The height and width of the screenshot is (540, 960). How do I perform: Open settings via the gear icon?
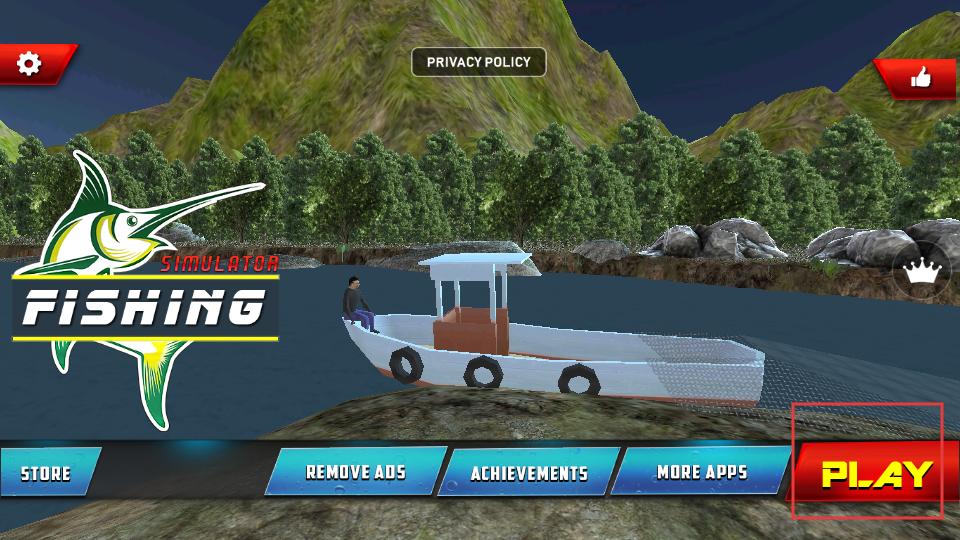point(31,64)
